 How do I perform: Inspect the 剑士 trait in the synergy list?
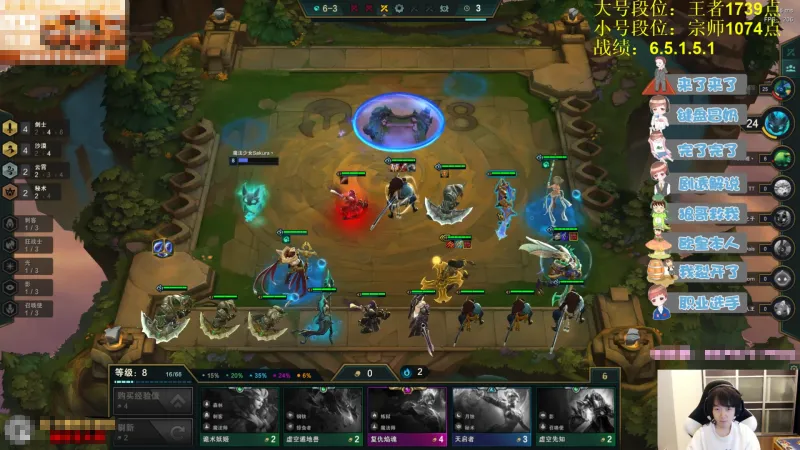click(30, 128)
